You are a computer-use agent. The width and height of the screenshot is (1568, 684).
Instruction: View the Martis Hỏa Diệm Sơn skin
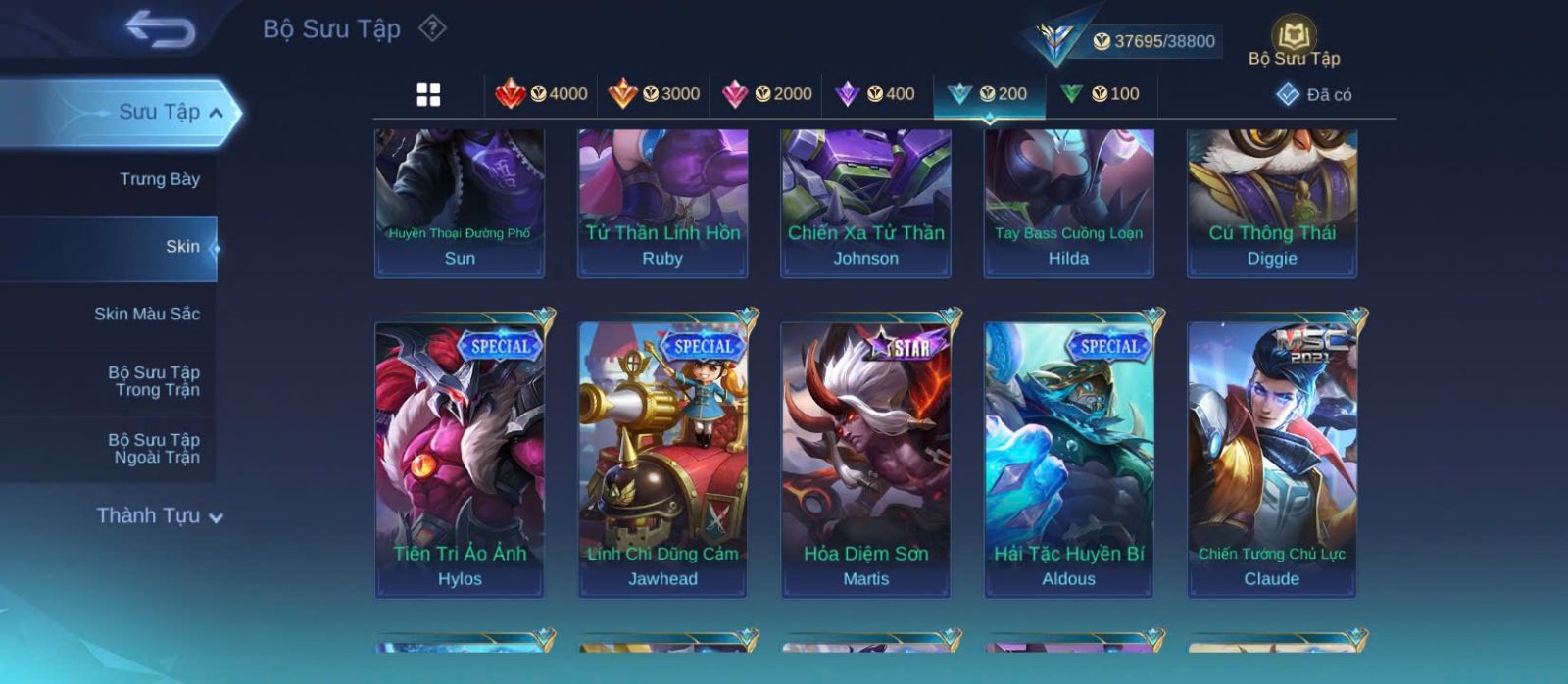(x=865, y=458)
